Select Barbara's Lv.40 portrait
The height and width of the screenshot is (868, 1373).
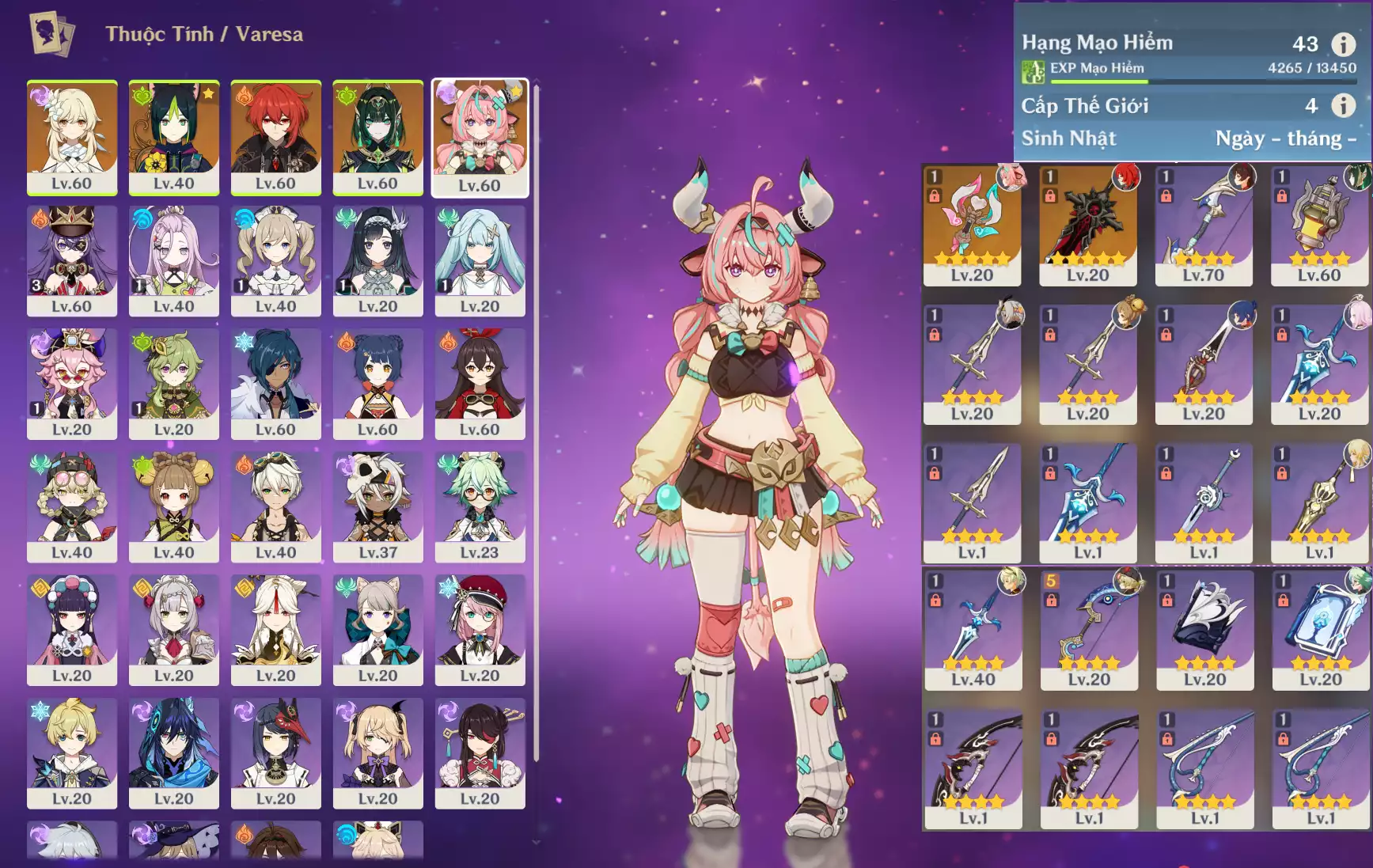coord(275,260)
